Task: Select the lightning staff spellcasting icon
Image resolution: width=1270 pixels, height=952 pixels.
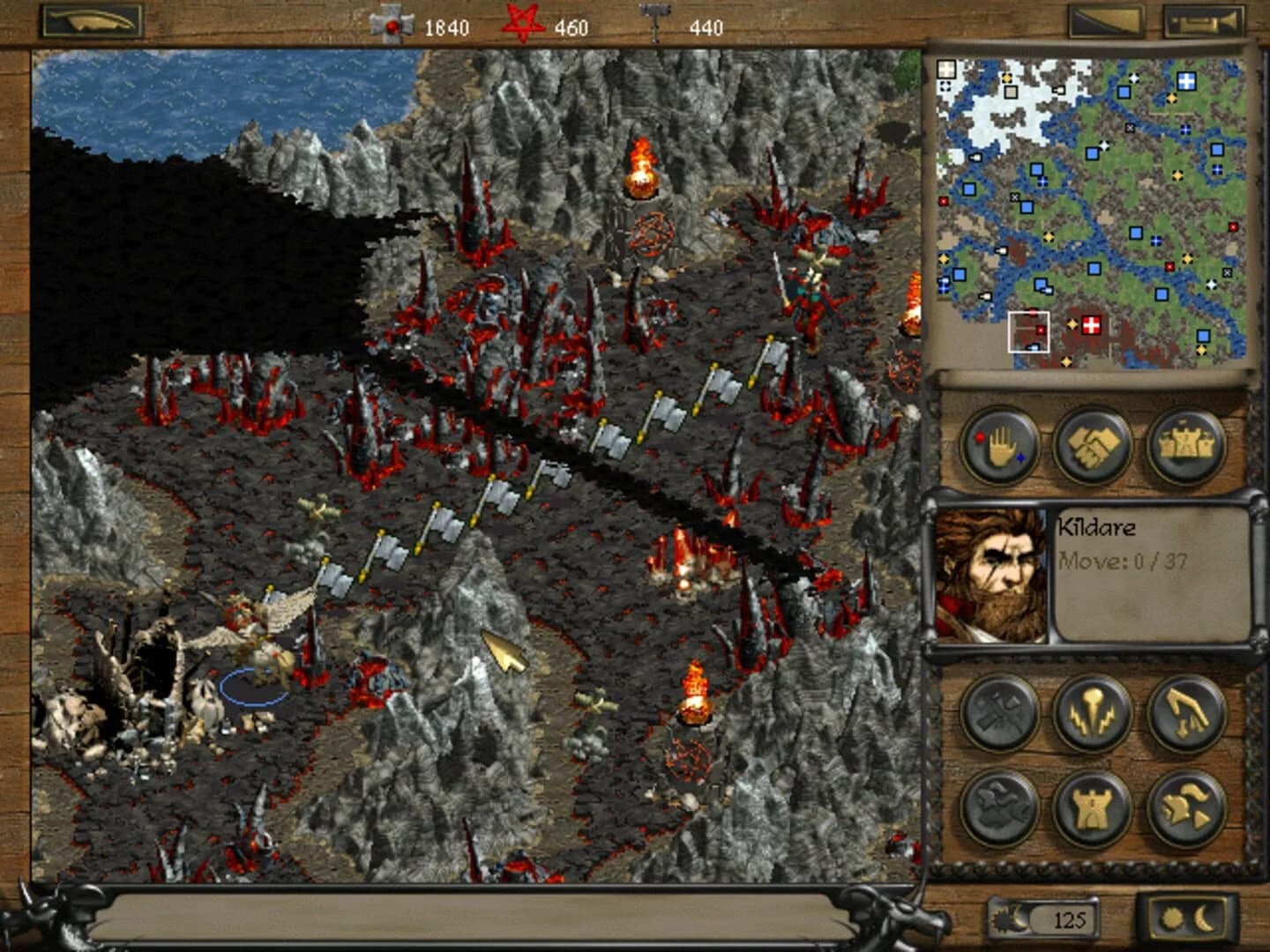Action: tap(1094, 715)
